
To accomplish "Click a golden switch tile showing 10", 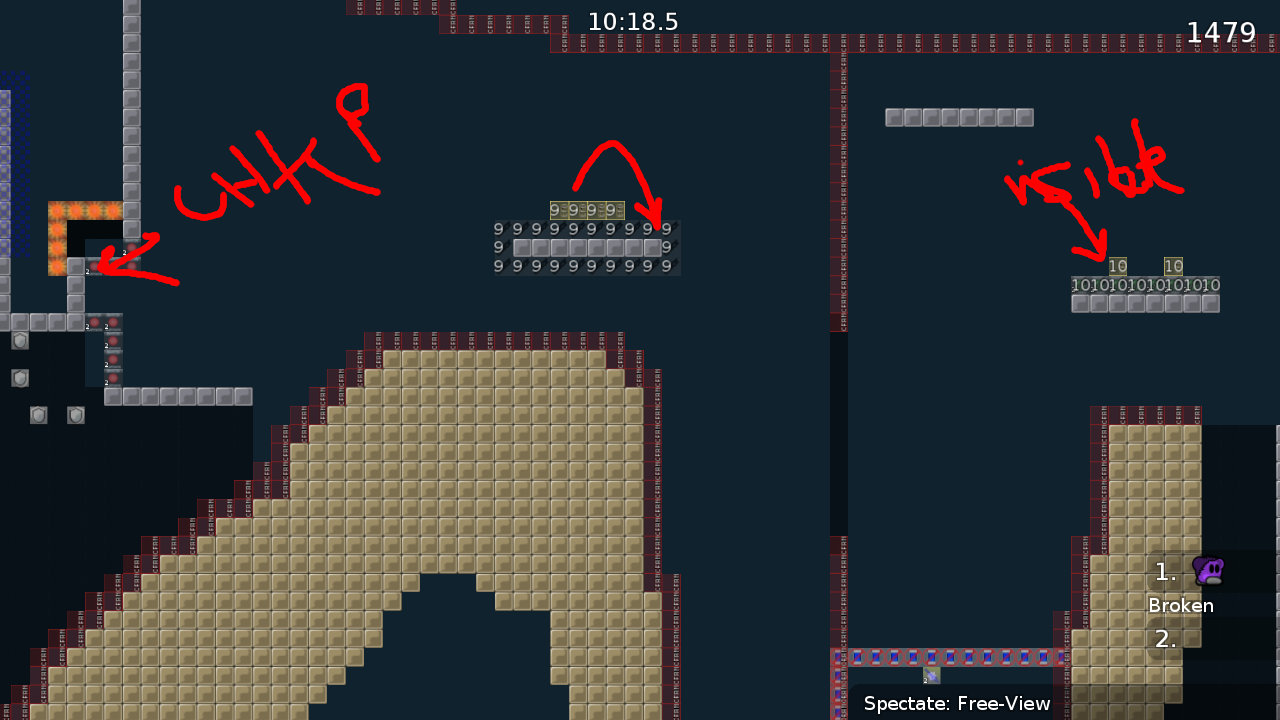I will 1117,267.
